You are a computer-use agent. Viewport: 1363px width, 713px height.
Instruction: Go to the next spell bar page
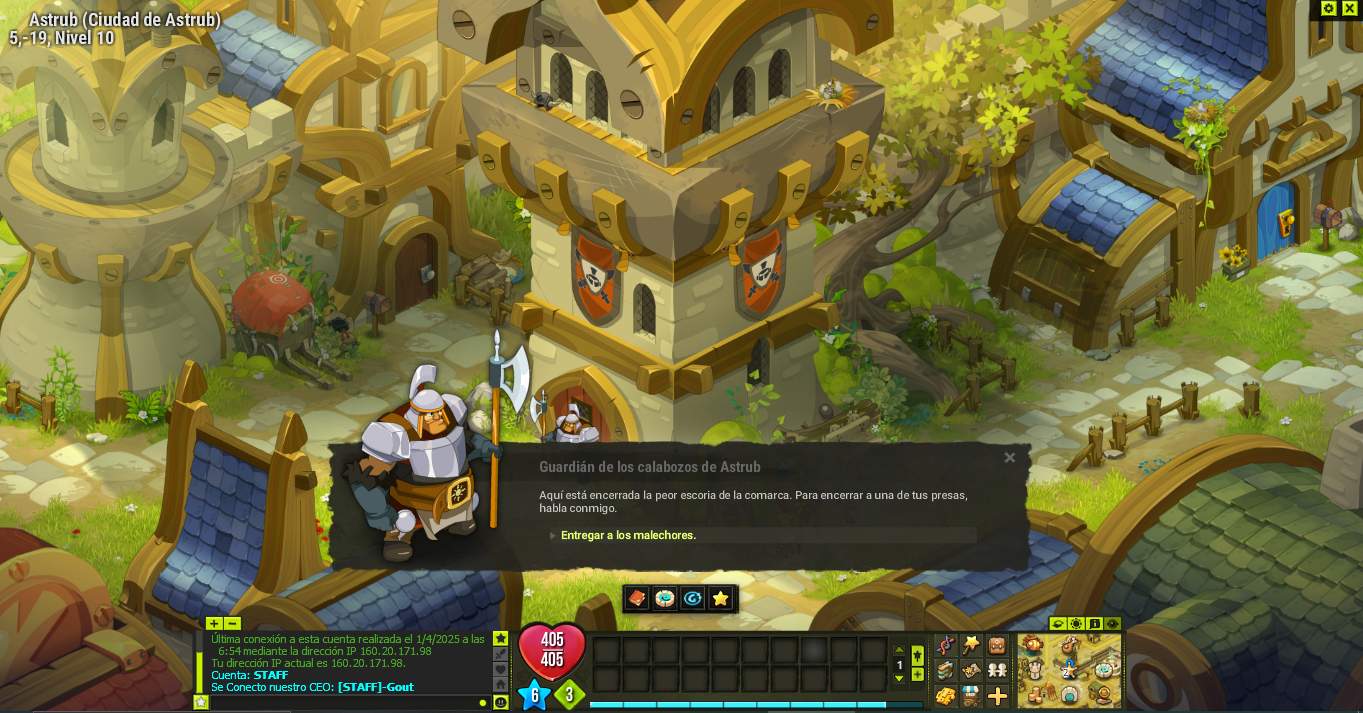pyautogui.click(x=899, y=679)
